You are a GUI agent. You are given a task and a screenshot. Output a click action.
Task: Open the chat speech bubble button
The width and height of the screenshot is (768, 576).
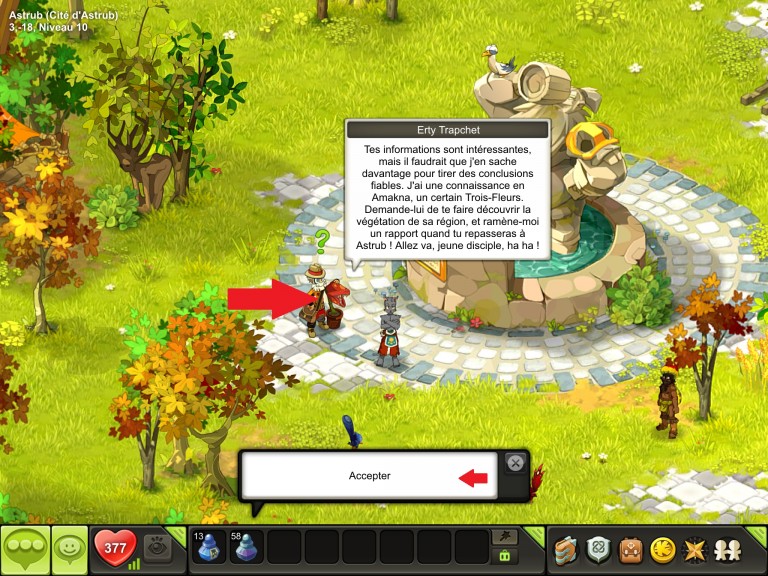pos(24,549)
